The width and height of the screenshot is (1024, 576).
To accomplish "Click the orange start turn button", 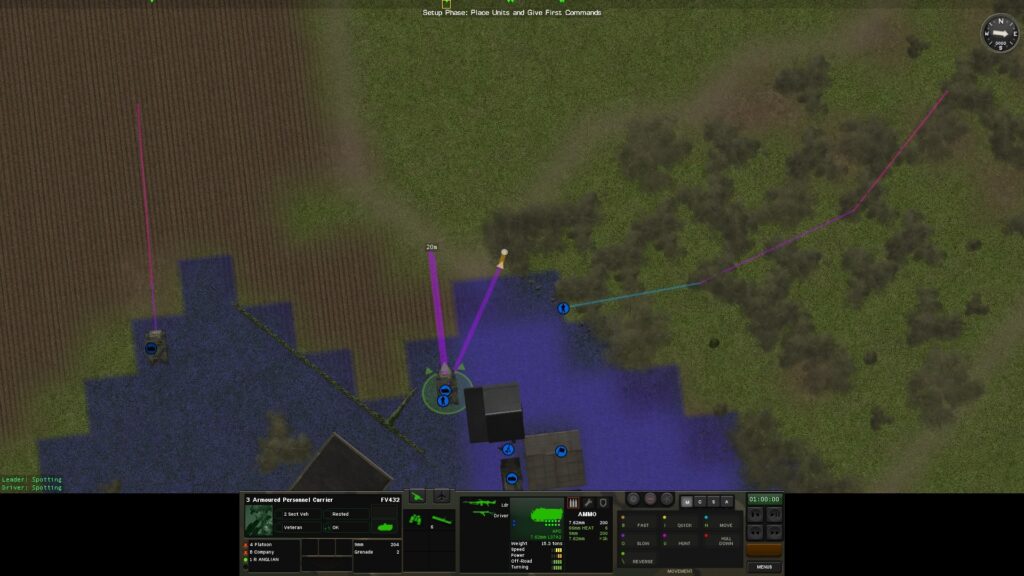I will pyautogui.click(x=764, y=551).
